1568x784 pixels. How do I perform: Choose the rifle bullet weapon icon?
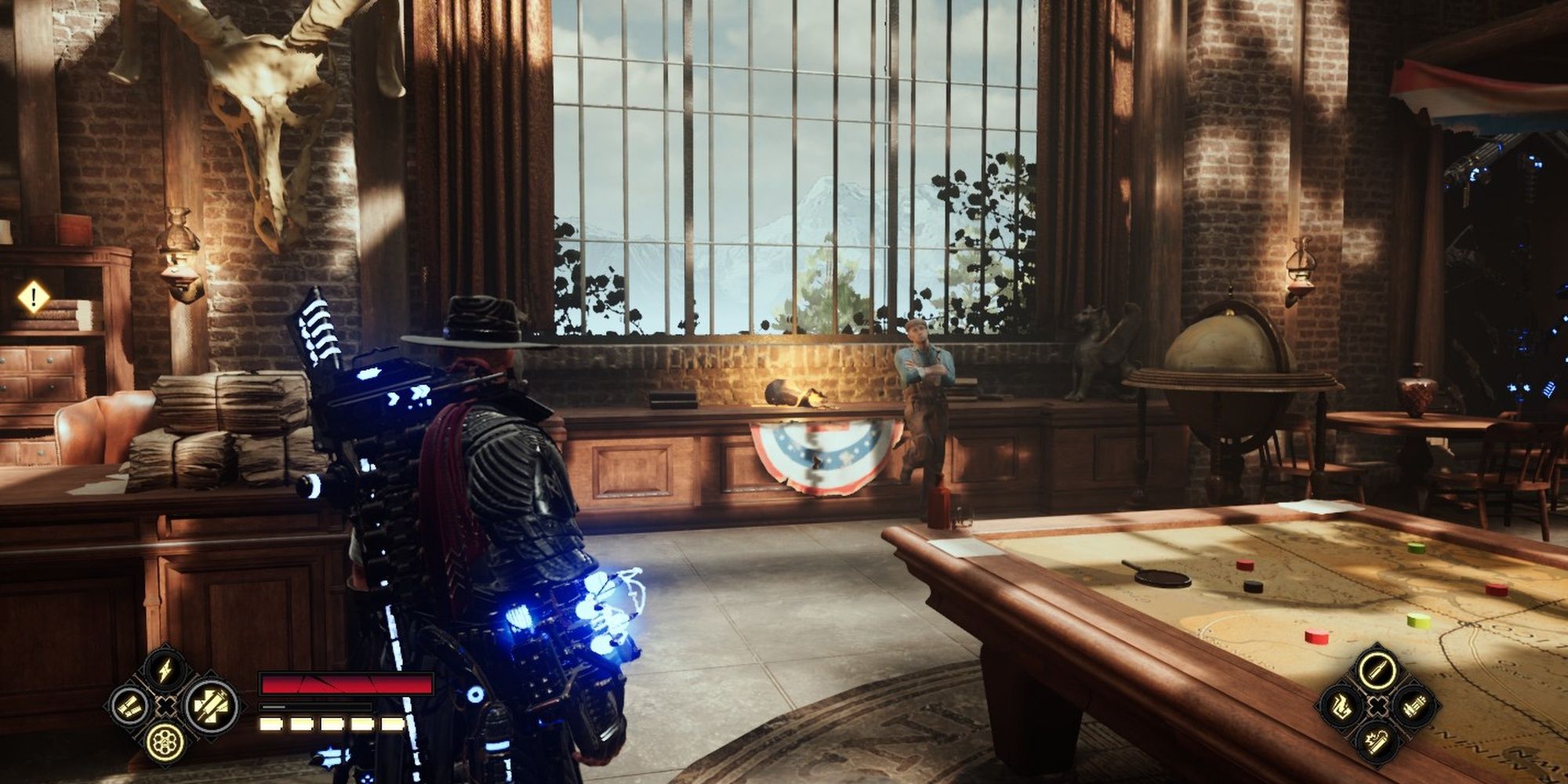tap(1377, 670)
